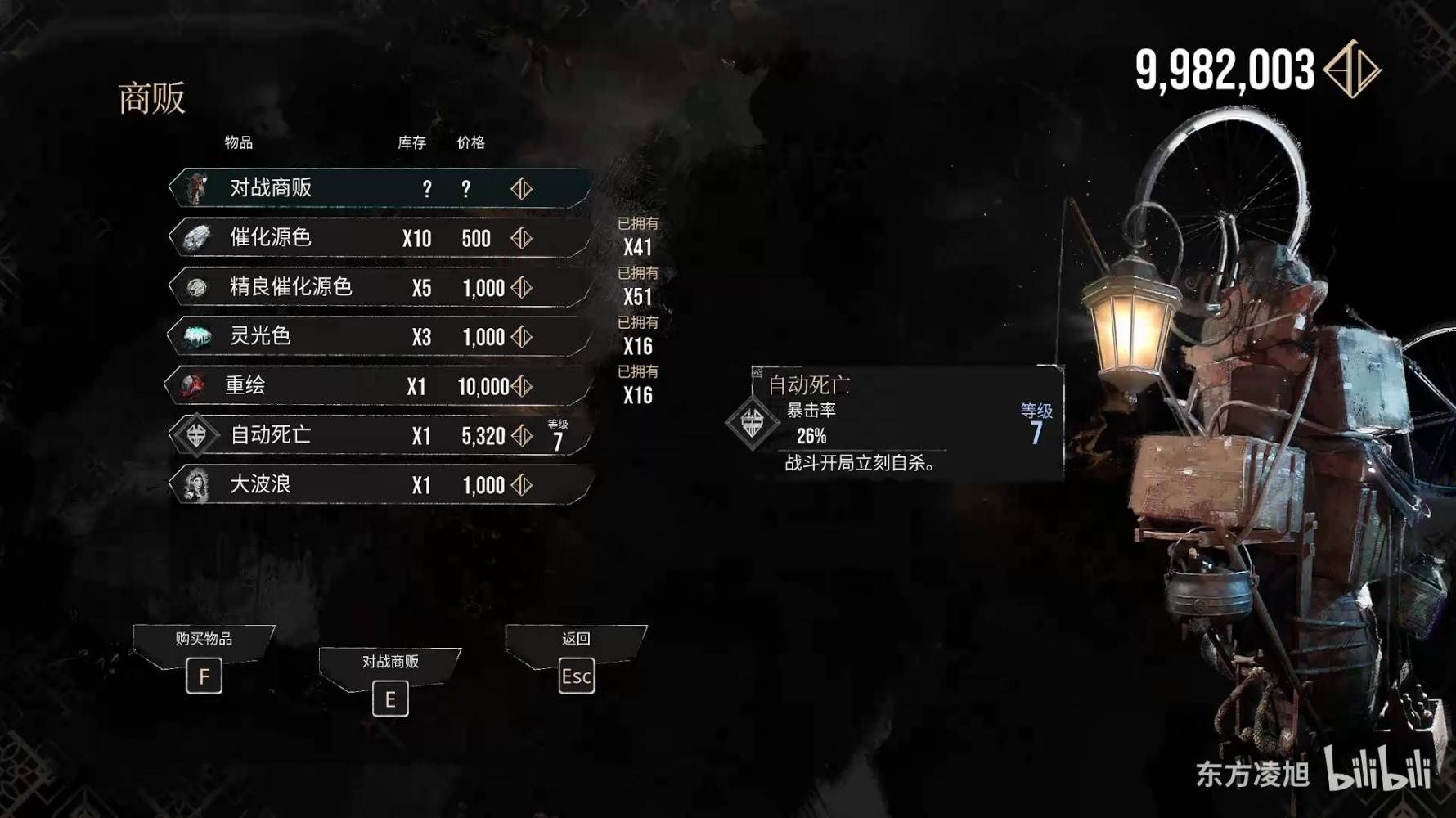
Task: Select 精良催化源色 in the shop list
Action: (x=380, y=287)
